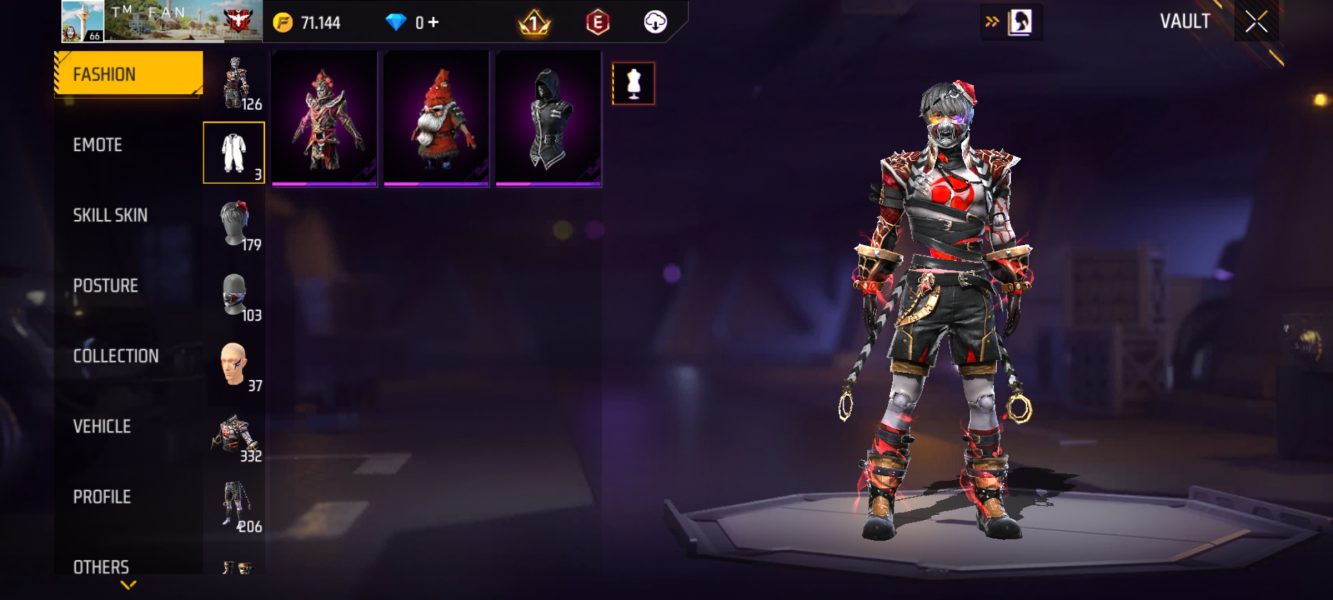
Task: Add diamonds using the plus button
Action: 433,22
